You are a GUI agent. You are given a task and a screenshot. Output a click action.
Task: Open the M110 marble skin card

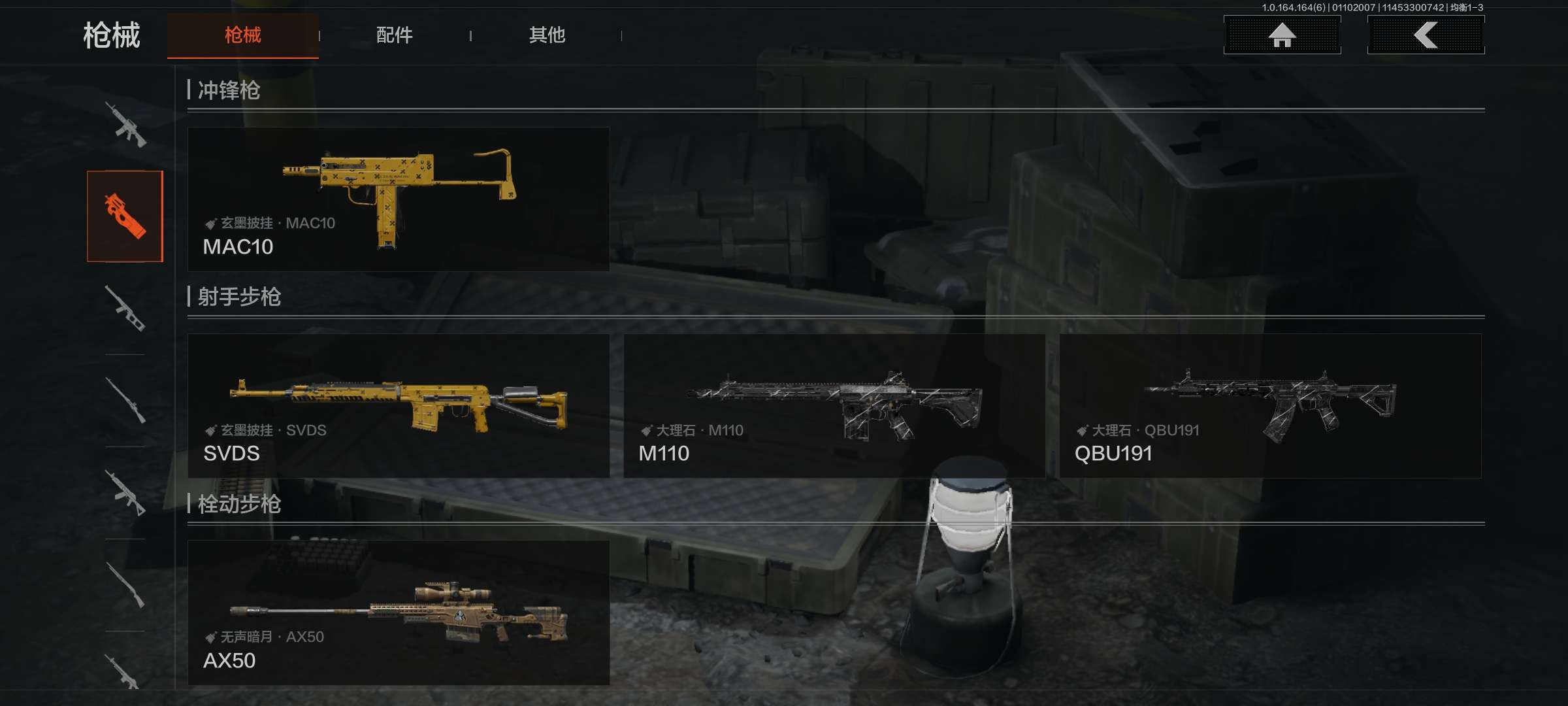point(834,406)
